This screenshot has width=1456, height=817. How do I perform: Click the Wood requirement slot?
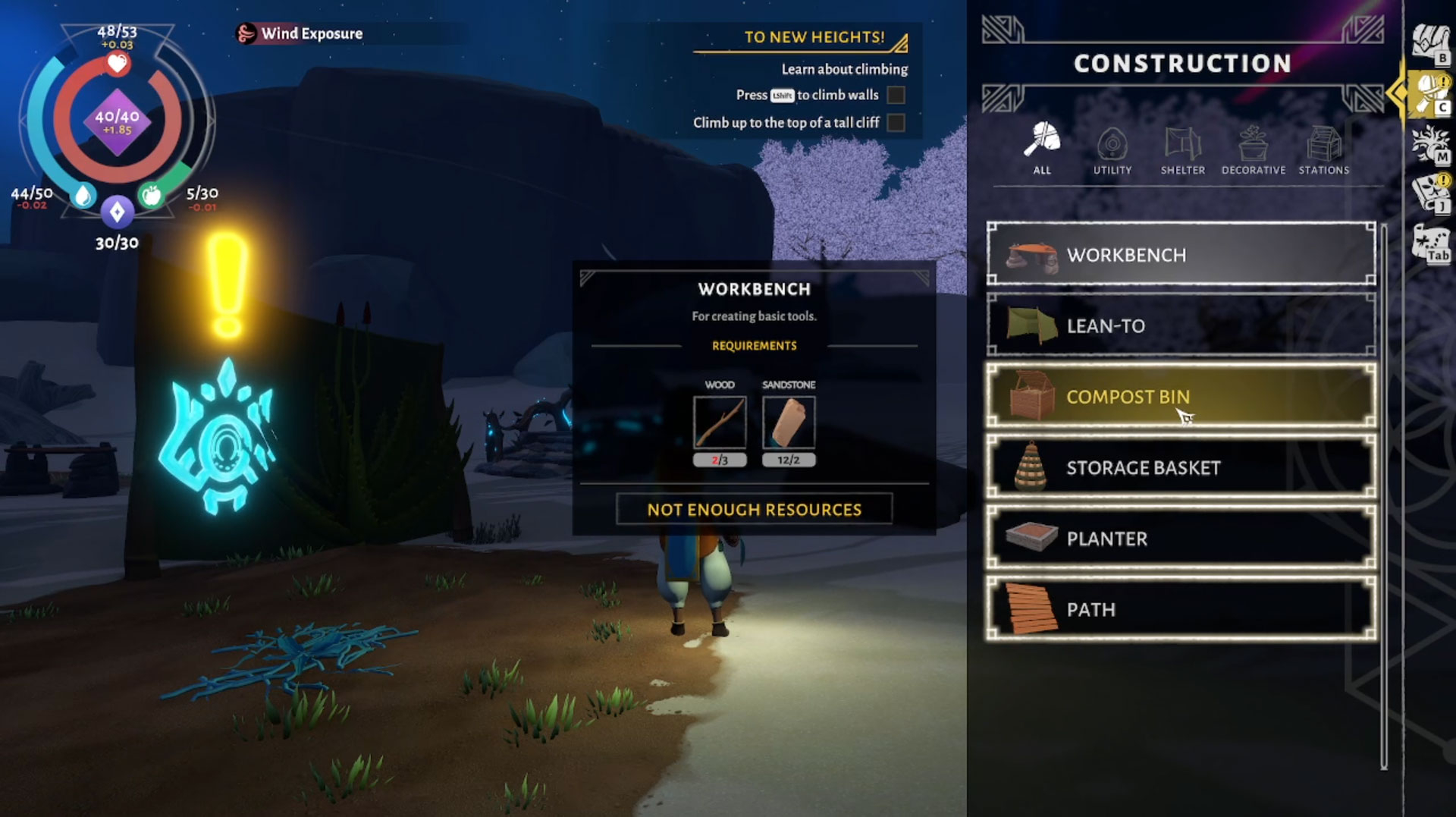coord(719,423)
